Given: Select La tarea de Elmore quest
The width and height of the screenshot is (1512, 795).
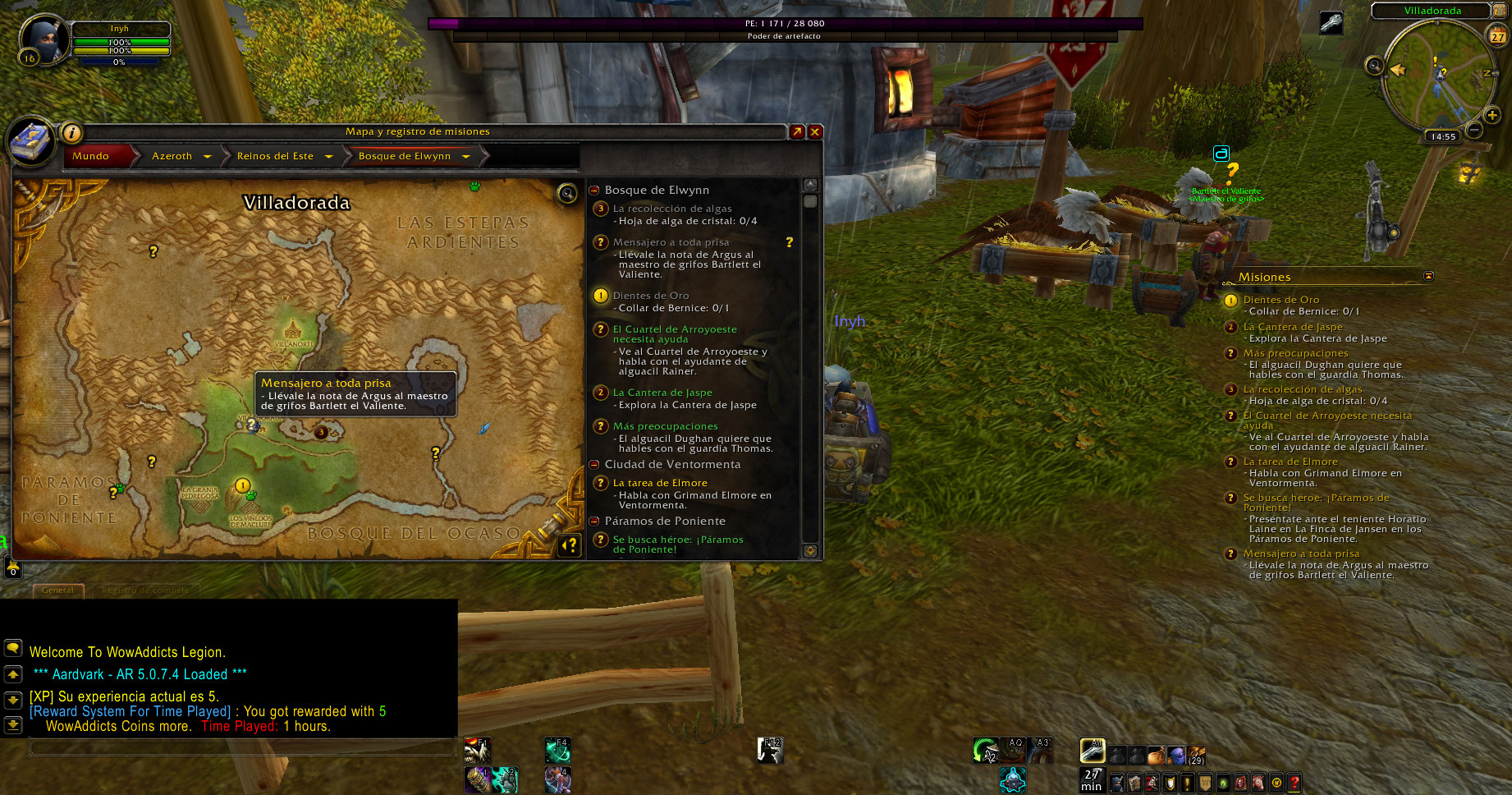Looking at the screenshot, I should 660,483.
